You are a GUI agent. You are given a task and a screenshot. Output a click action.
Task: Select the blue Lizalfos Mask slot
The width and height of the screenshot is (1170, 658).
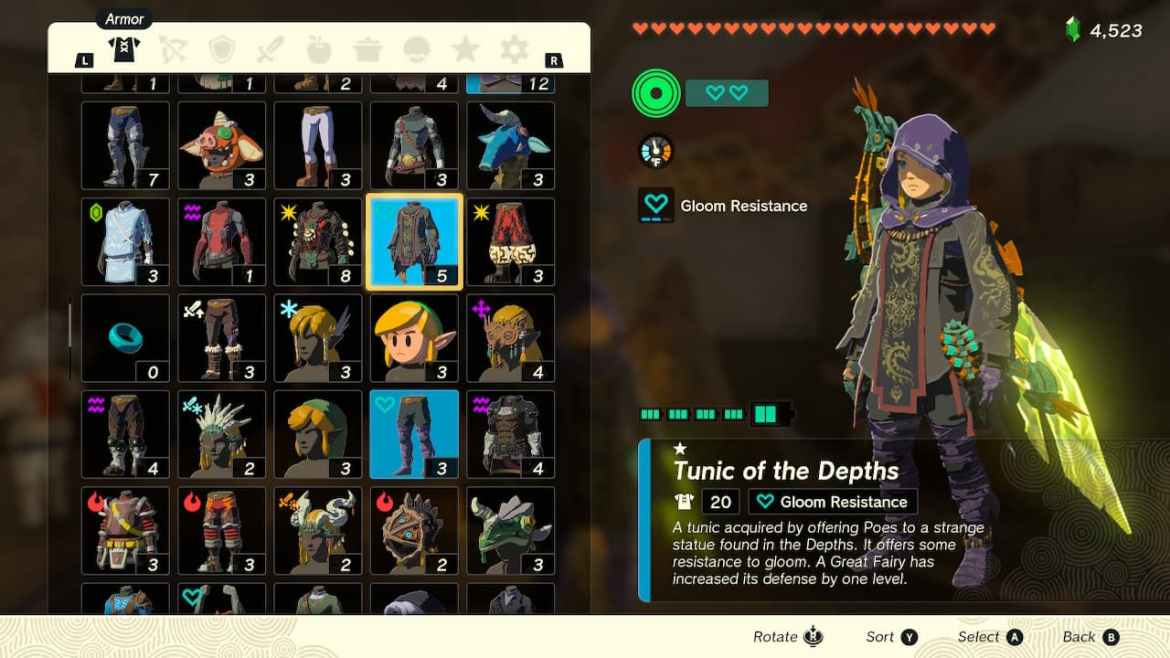(510, 146)
